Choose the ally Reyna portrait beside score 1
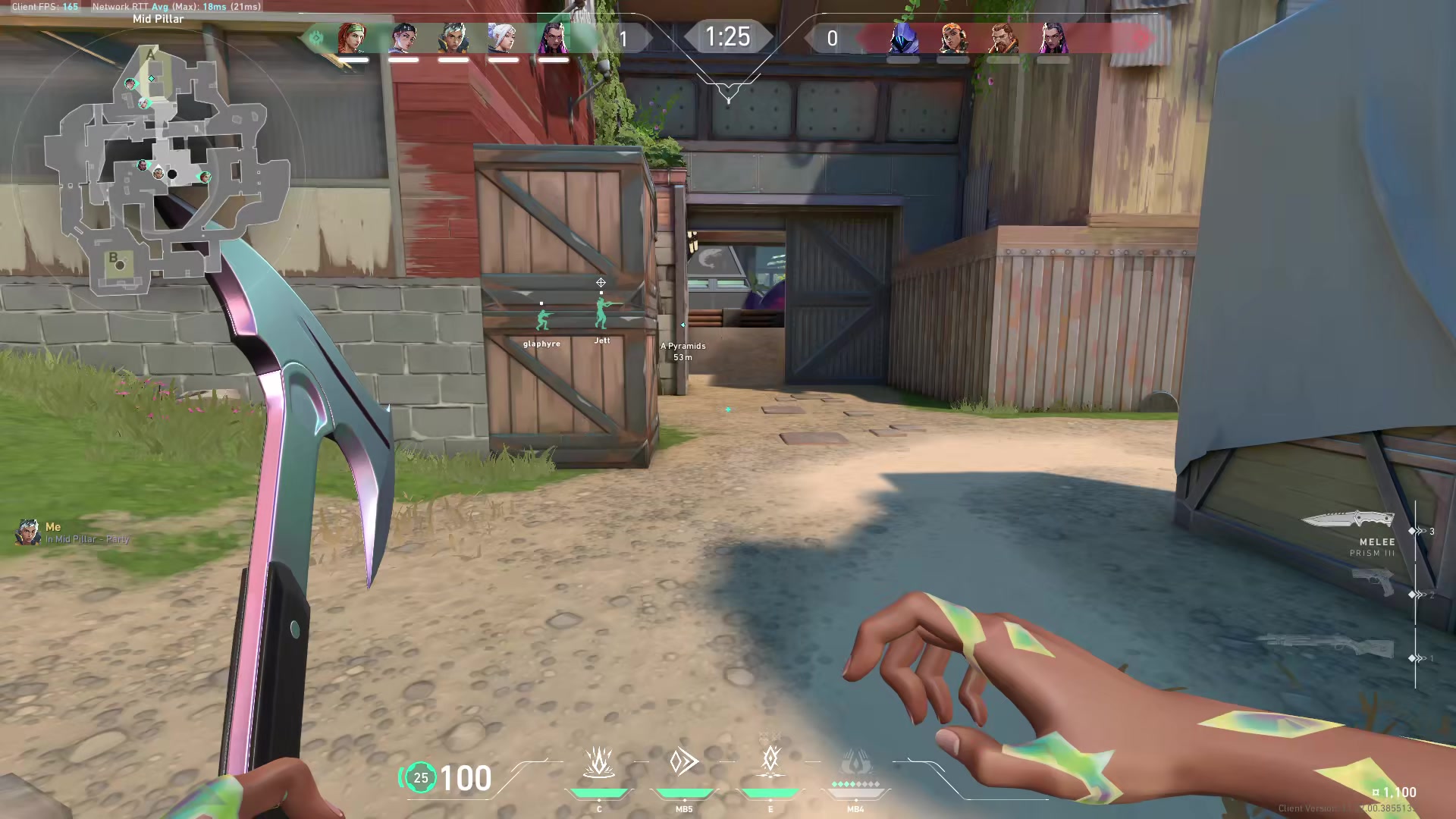 tap(553, 38)
